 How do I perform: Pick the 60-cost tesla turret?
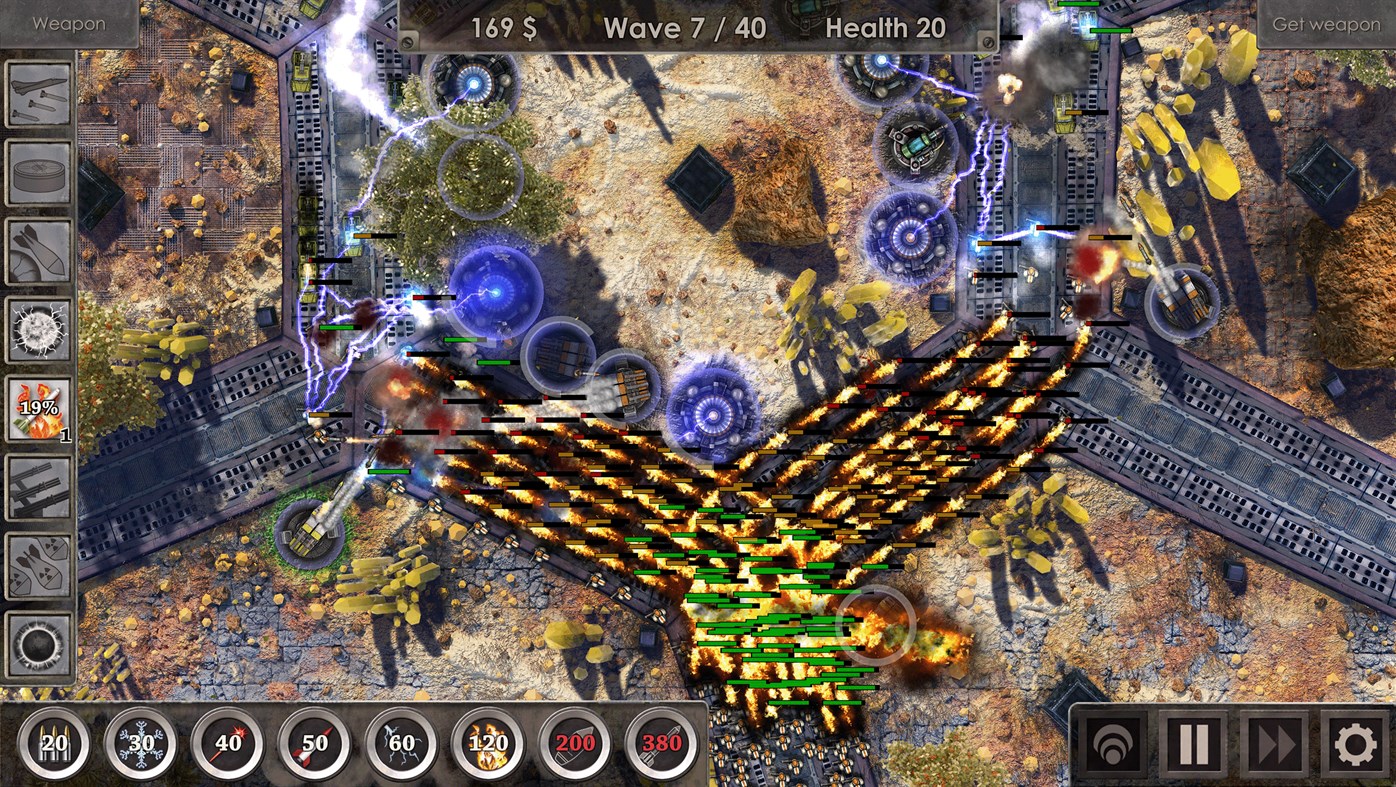(x=401, y=742)
